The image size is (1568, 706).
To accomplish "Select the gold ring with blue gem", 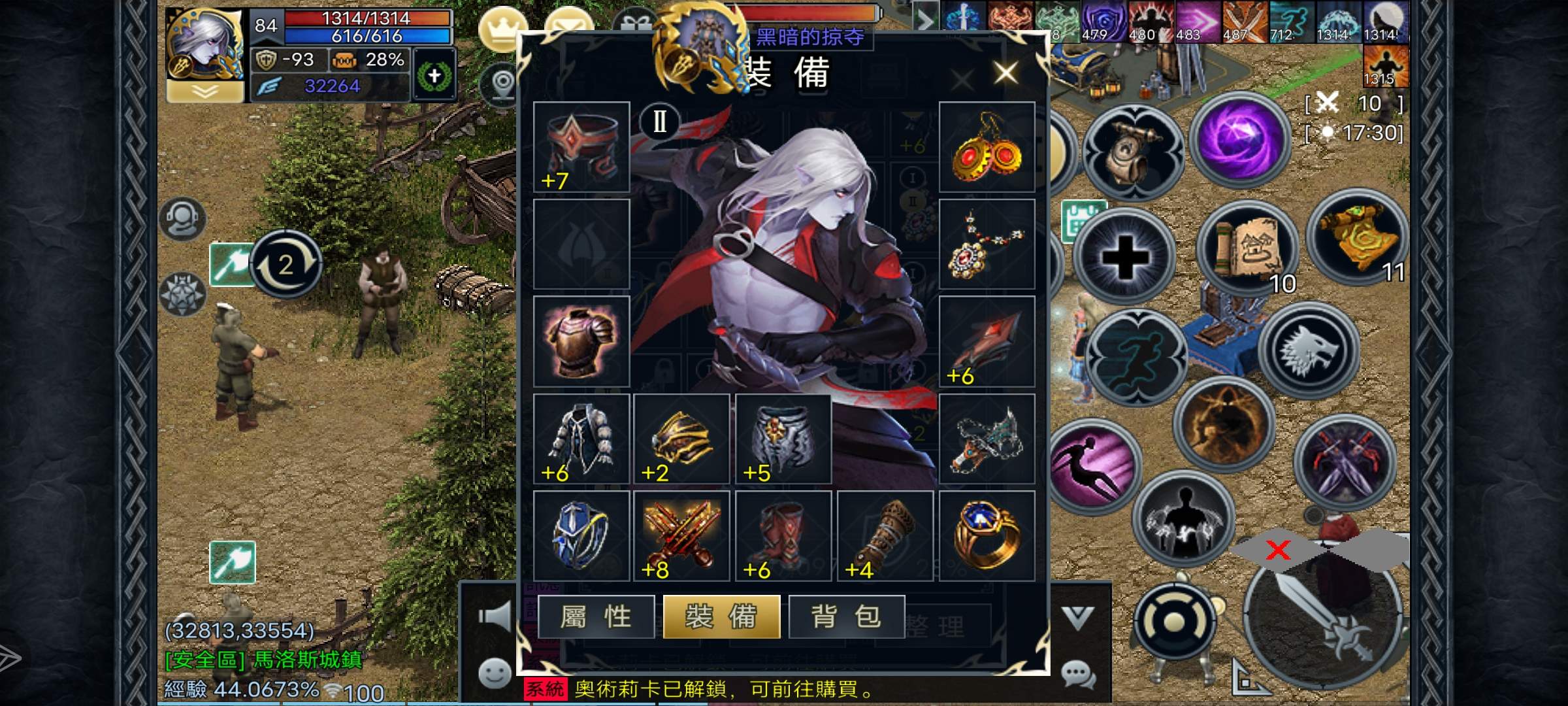I will point(987,536).
